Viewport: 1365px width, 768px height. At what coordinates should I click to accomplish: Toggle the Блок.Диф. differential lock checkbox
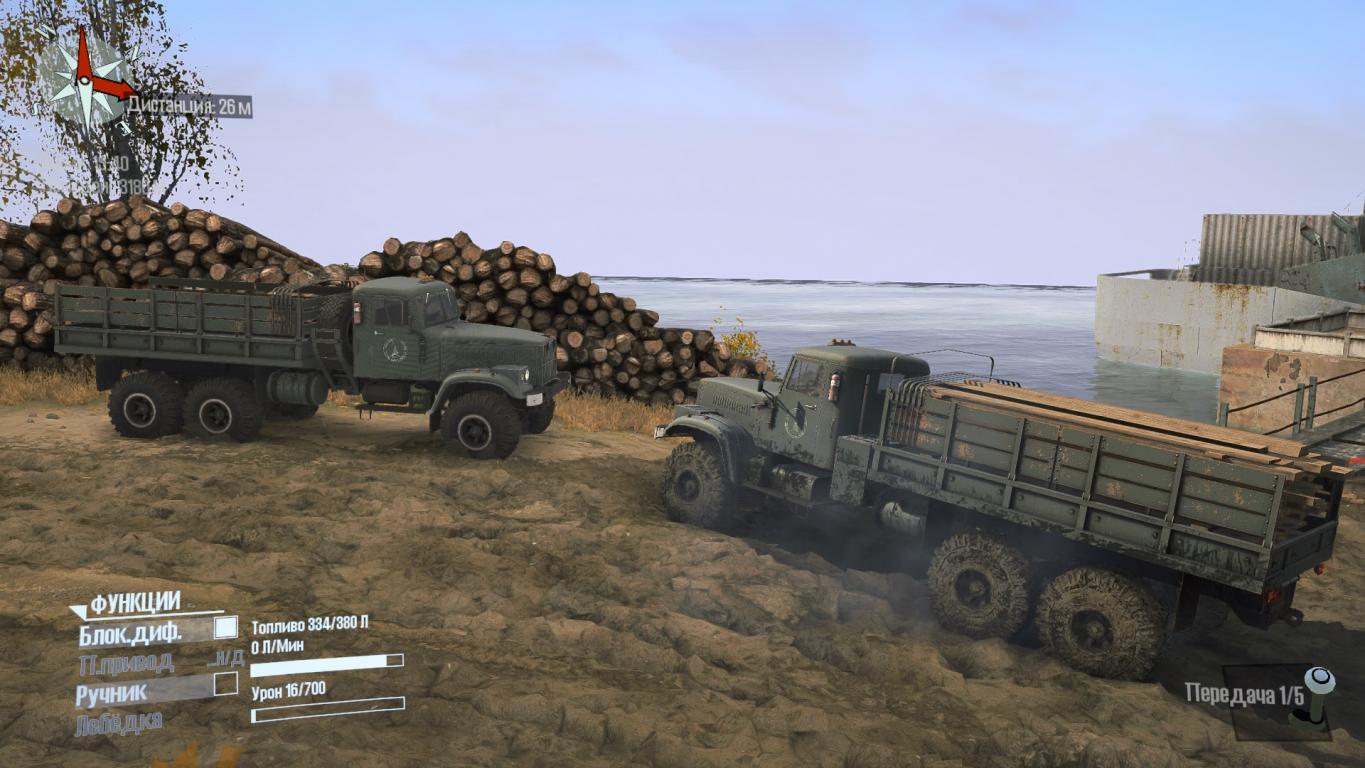pyautogui.click(x=226, y=628)
